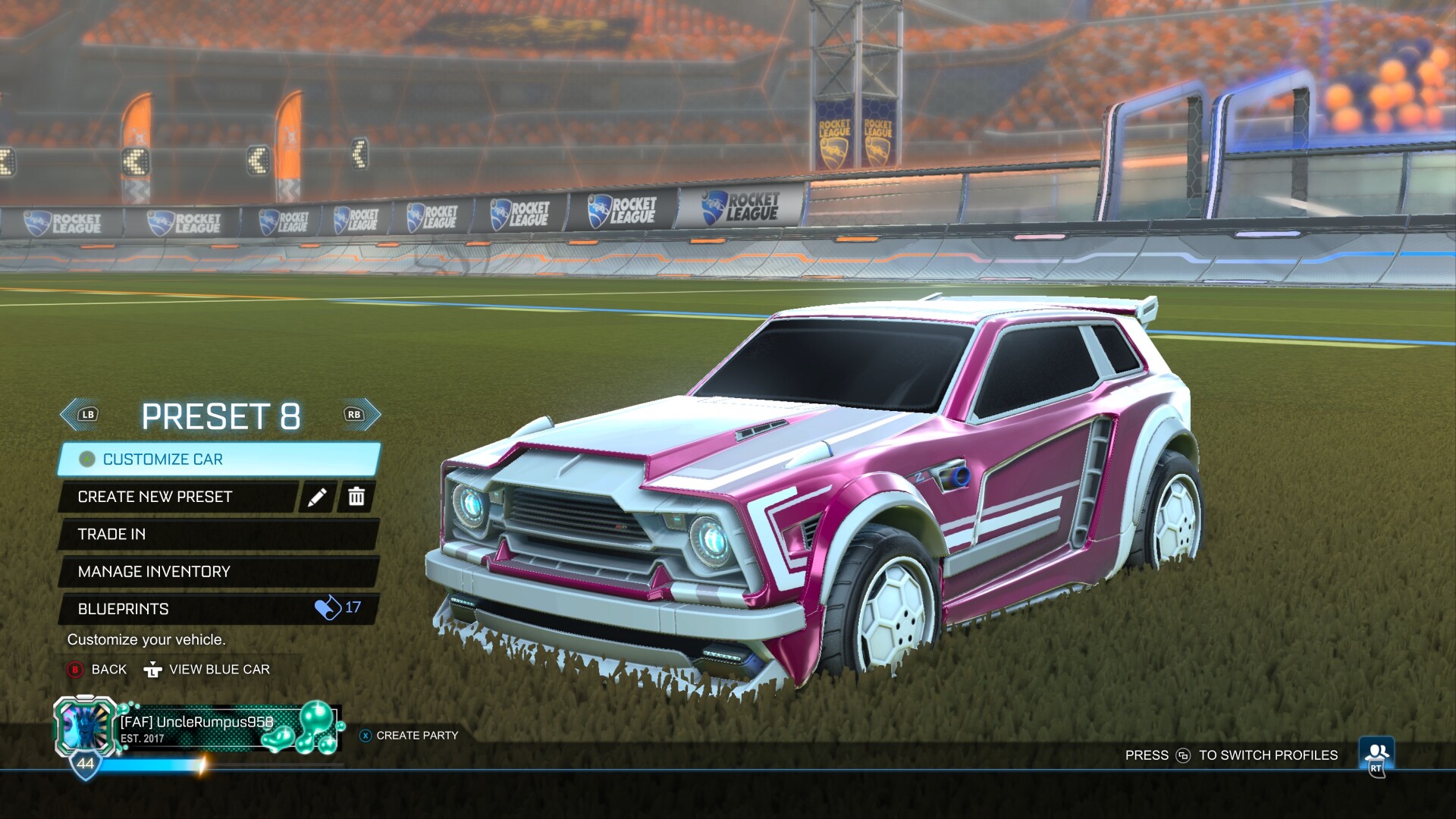Open the Trade In menu
The image size is (1456, 819).
(218, 535)
